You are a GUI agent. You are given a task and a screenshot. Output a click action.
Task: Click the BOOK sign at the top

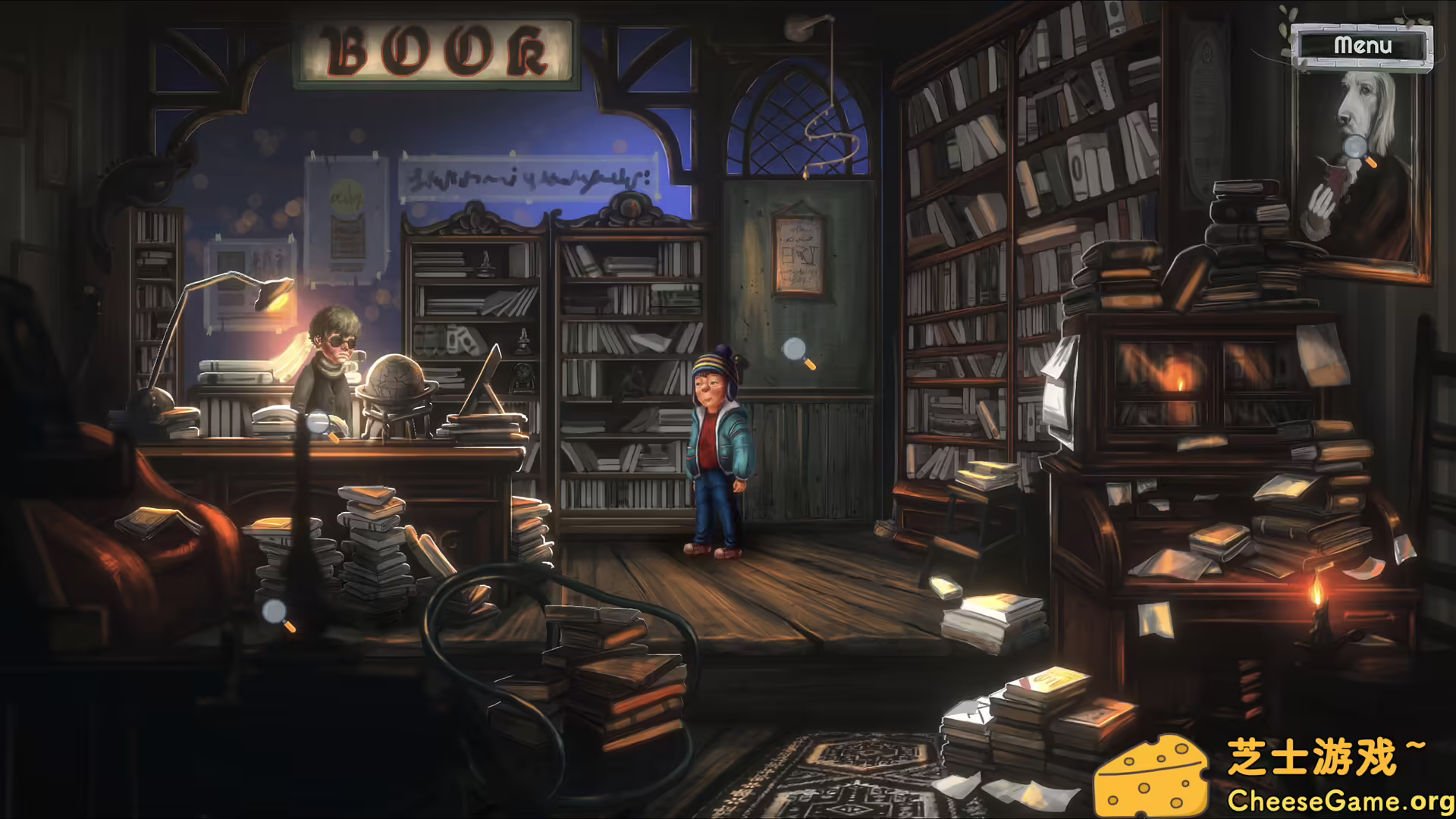435,48
